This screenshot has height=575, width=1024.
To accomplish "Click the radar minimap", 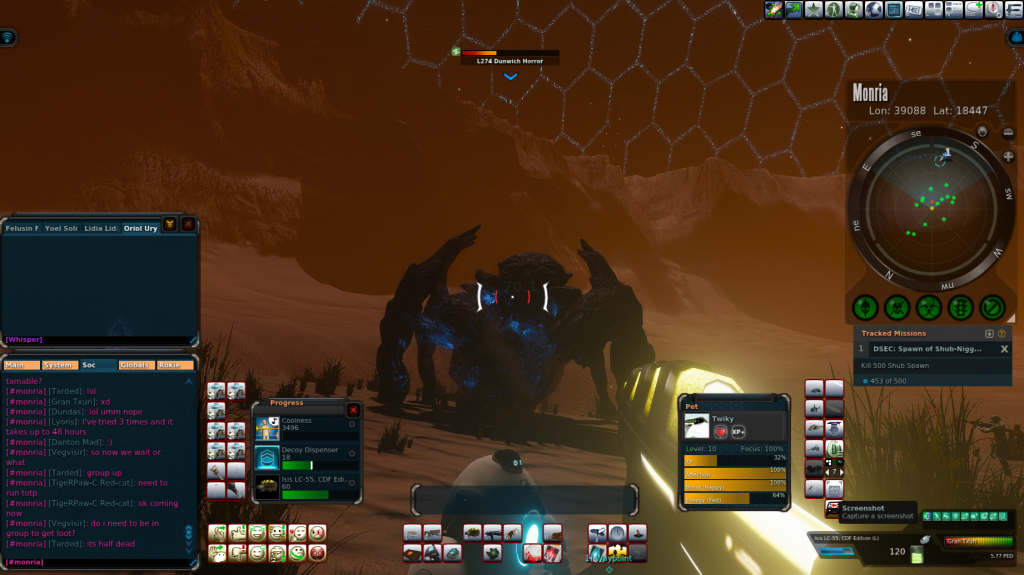I will (928, 207).
